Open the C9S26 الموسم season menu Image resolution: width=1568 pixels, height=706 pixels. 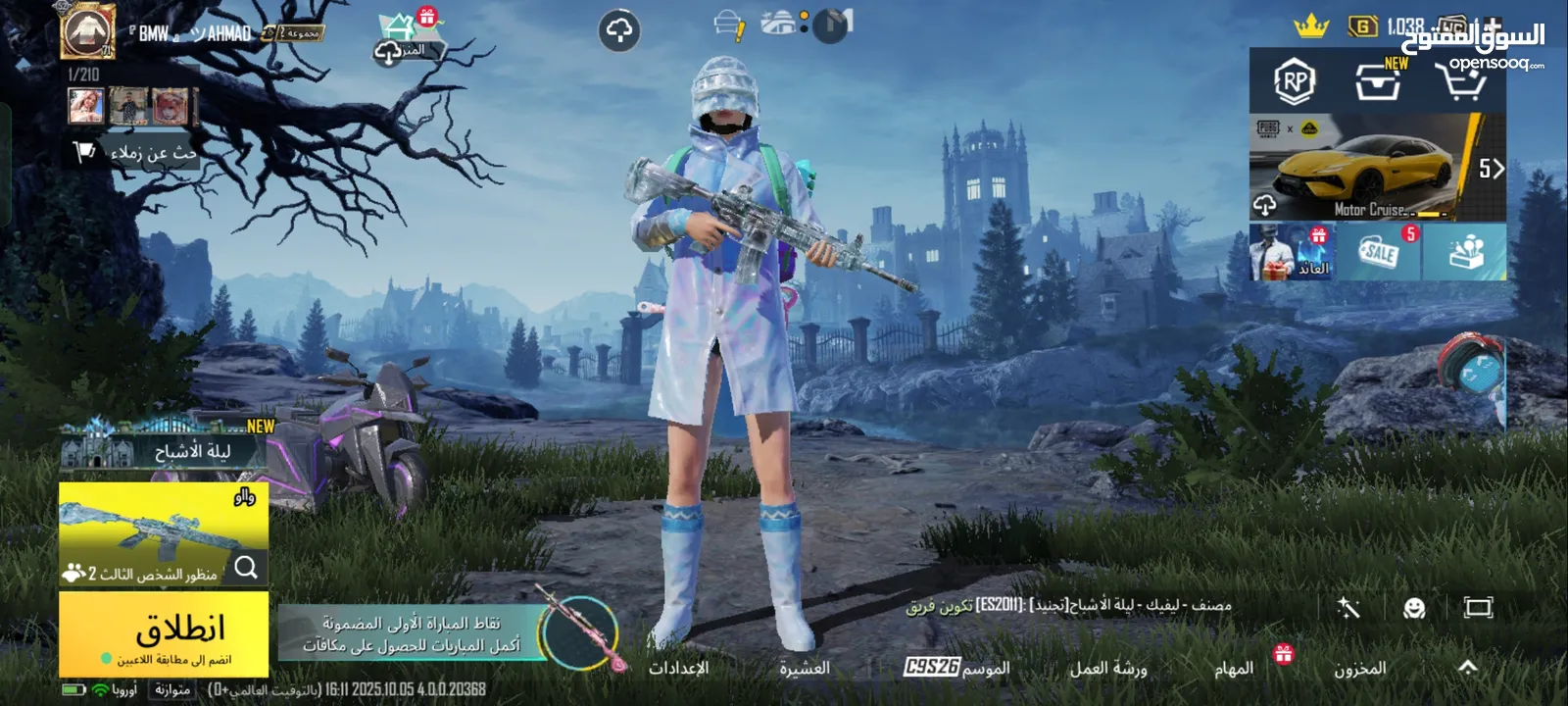[956, 668]
